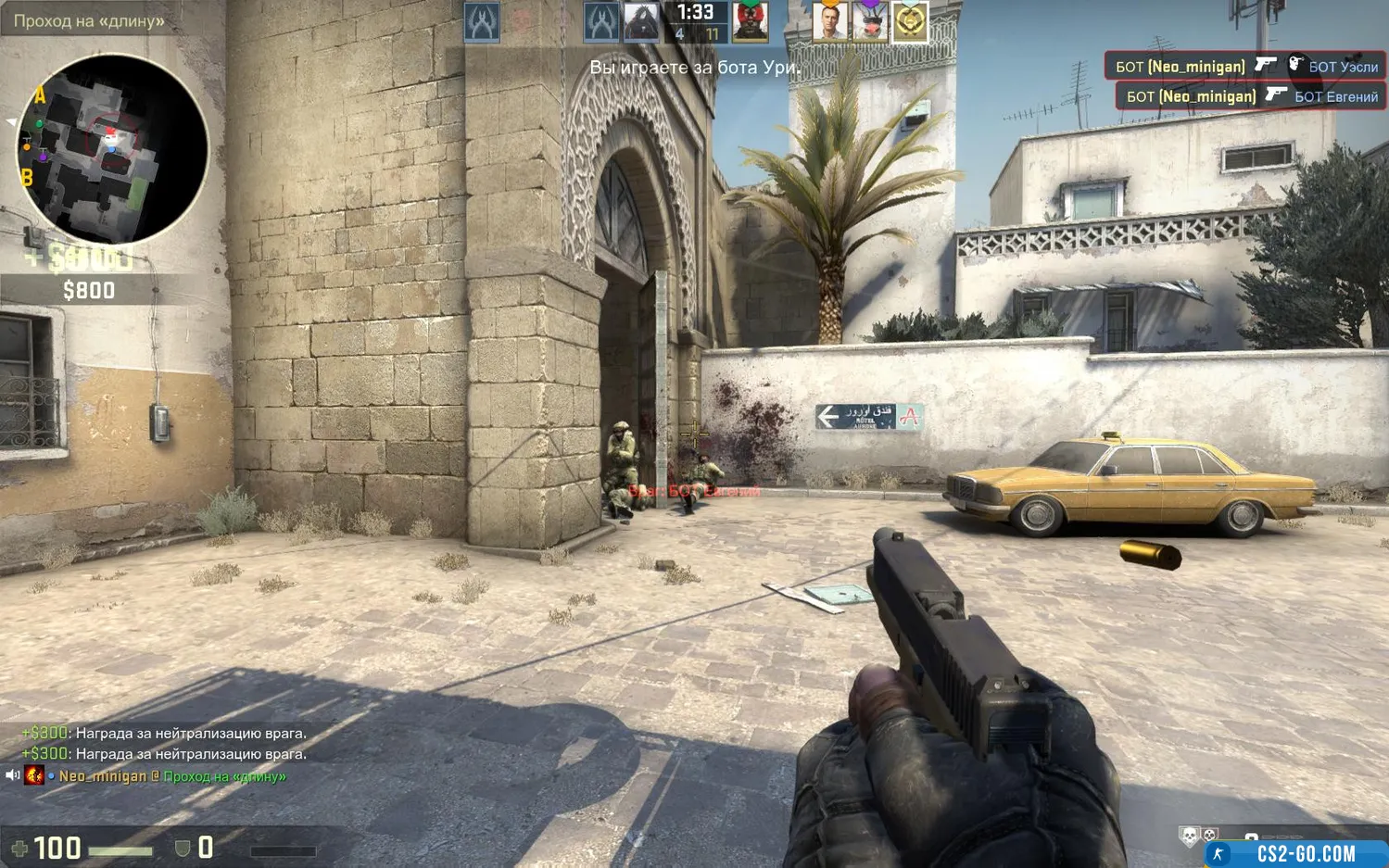Click the dark-haired figure avatar beside the timer
Image resolution: width=1389 pixels, height=868 pixels.
[640, 21]
